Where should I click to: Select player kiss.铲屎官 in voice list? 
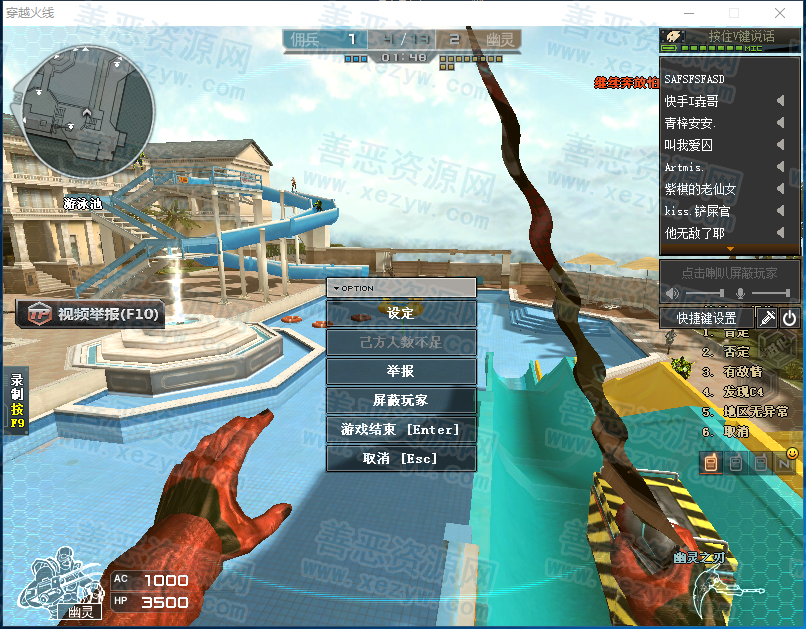click(698, 211)
